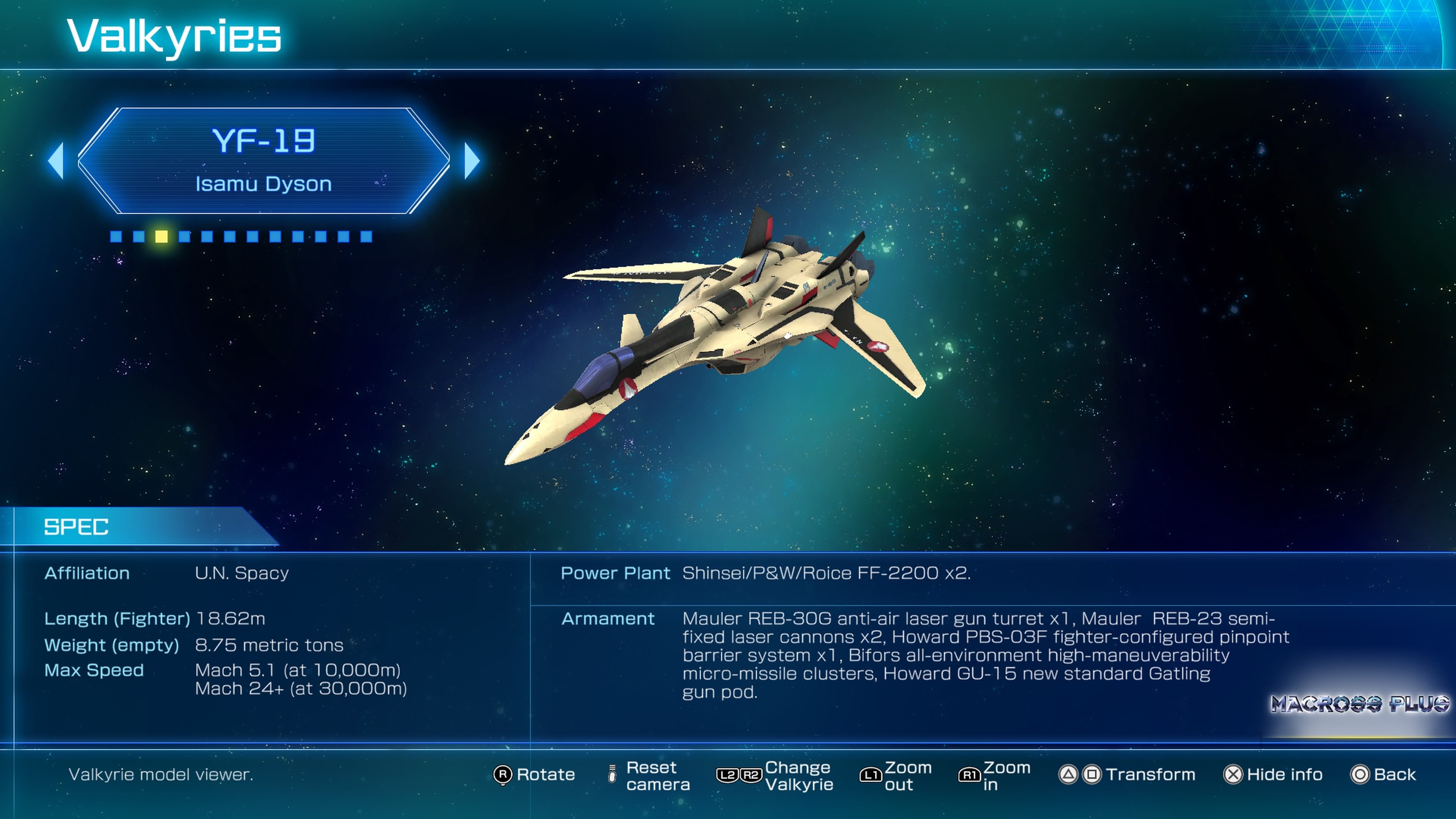Click the R2 Change Valkyrie icon

[752, 775]
